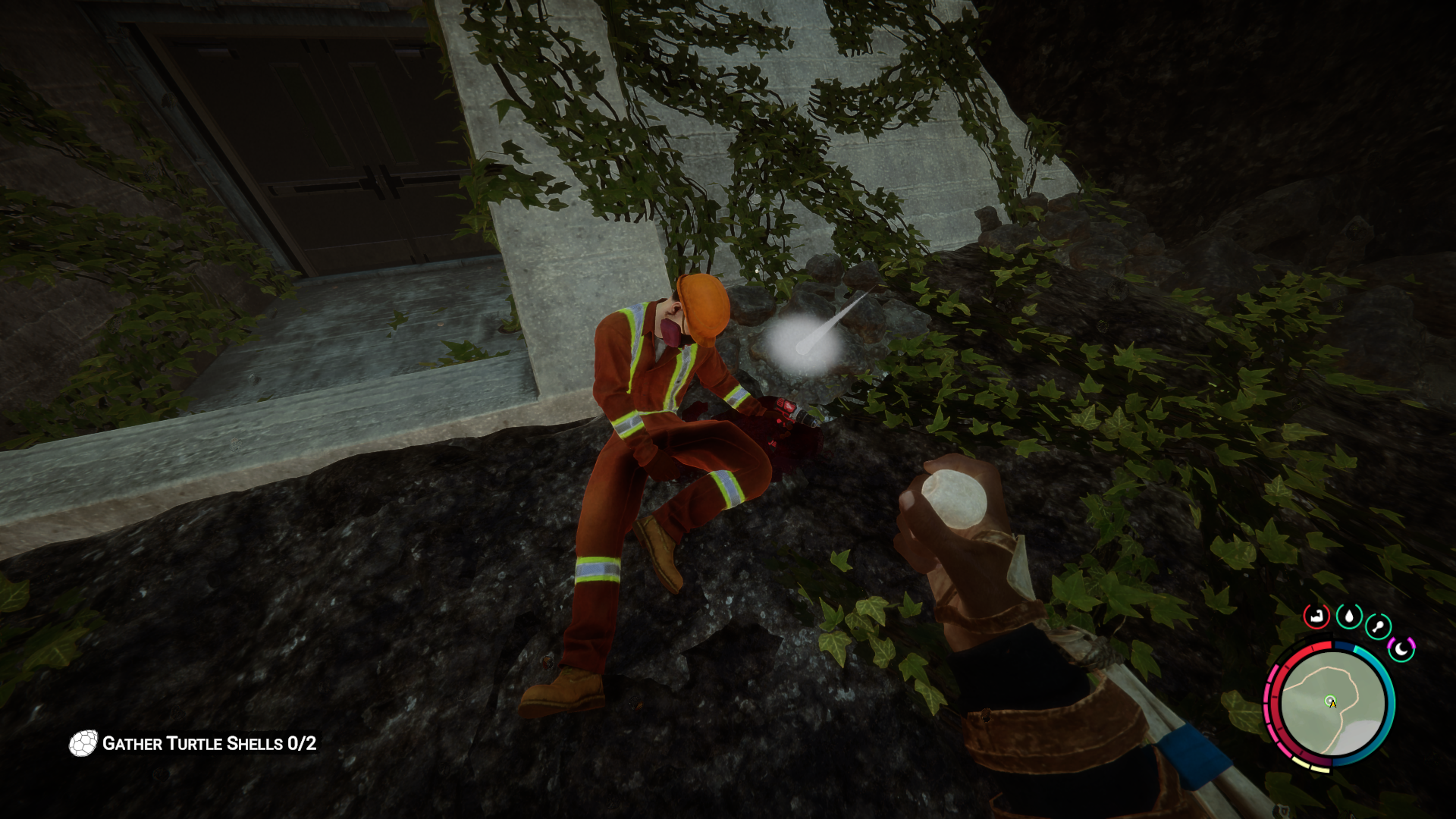
Task: Select the turtle shell objective icon
Action: point(83,744)
